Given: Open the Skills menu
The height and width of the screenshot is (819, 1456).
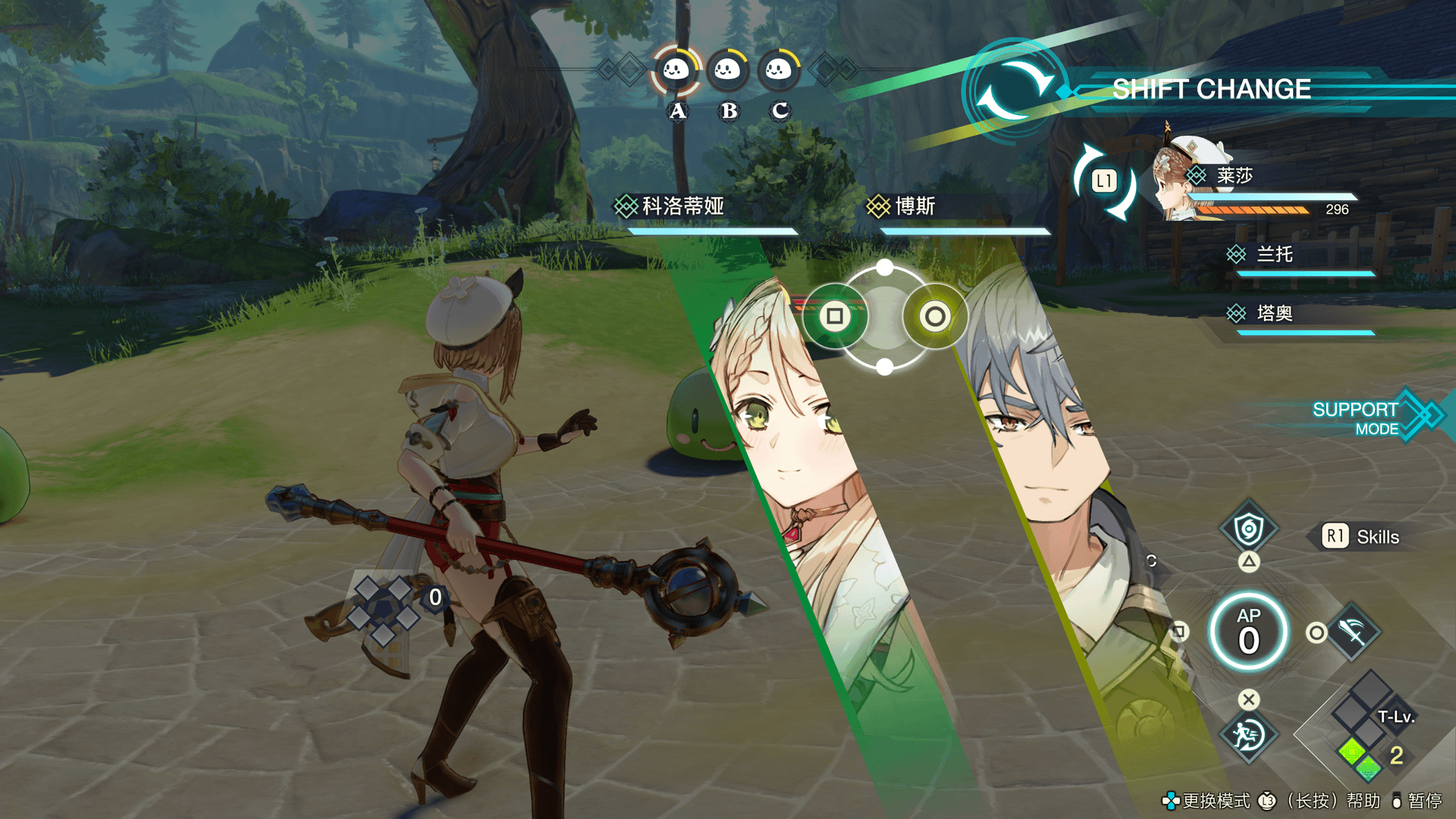Looking at the screenshot, I should (1362, 537).
